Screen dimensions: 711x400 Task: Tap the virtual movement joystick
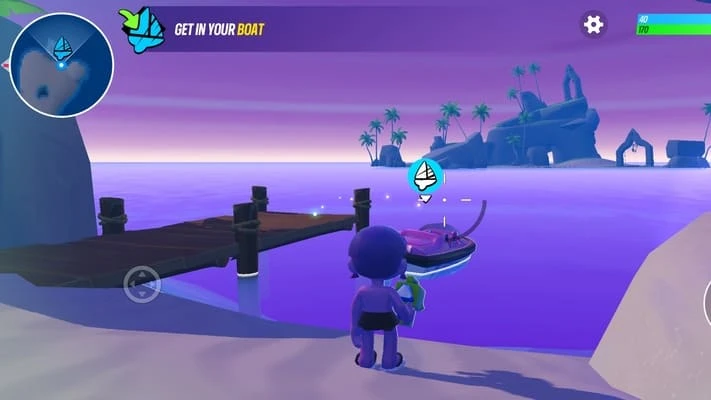(x=142, y=286)
